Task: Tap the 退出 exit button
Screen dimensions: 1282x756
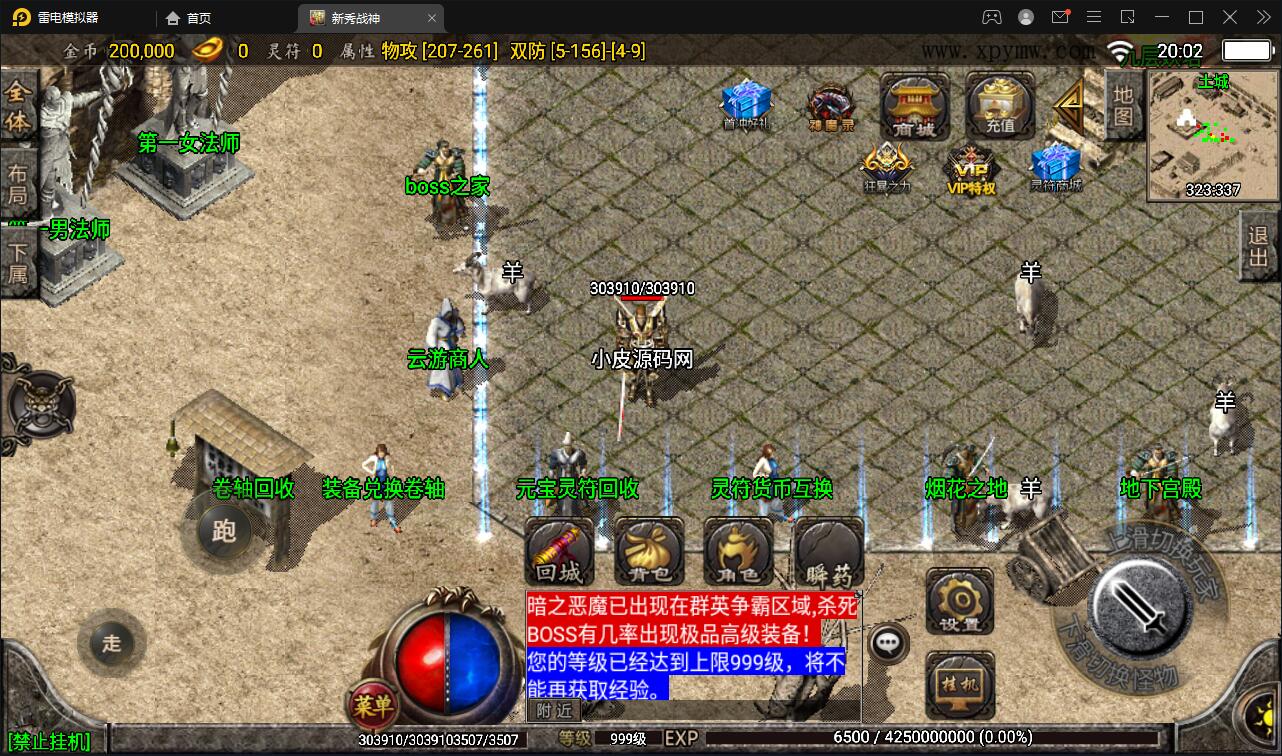Action: pyautogui.click(x=1258, y=246)
